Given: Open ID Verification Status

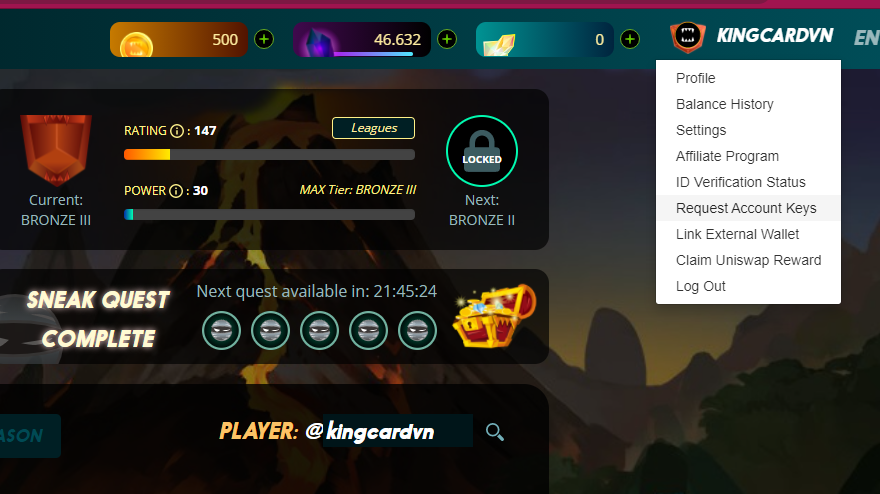Looking at the screenshot, I should 741,182.
